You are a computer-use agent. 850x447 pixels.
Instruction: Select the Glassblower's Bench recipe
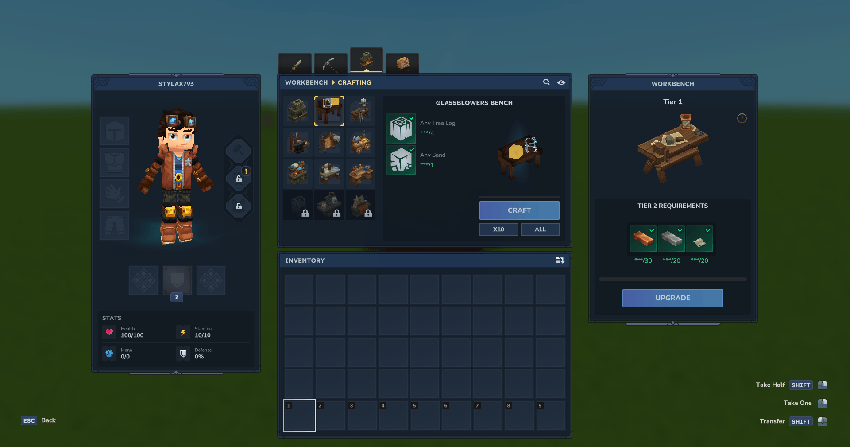click(331, 109)
